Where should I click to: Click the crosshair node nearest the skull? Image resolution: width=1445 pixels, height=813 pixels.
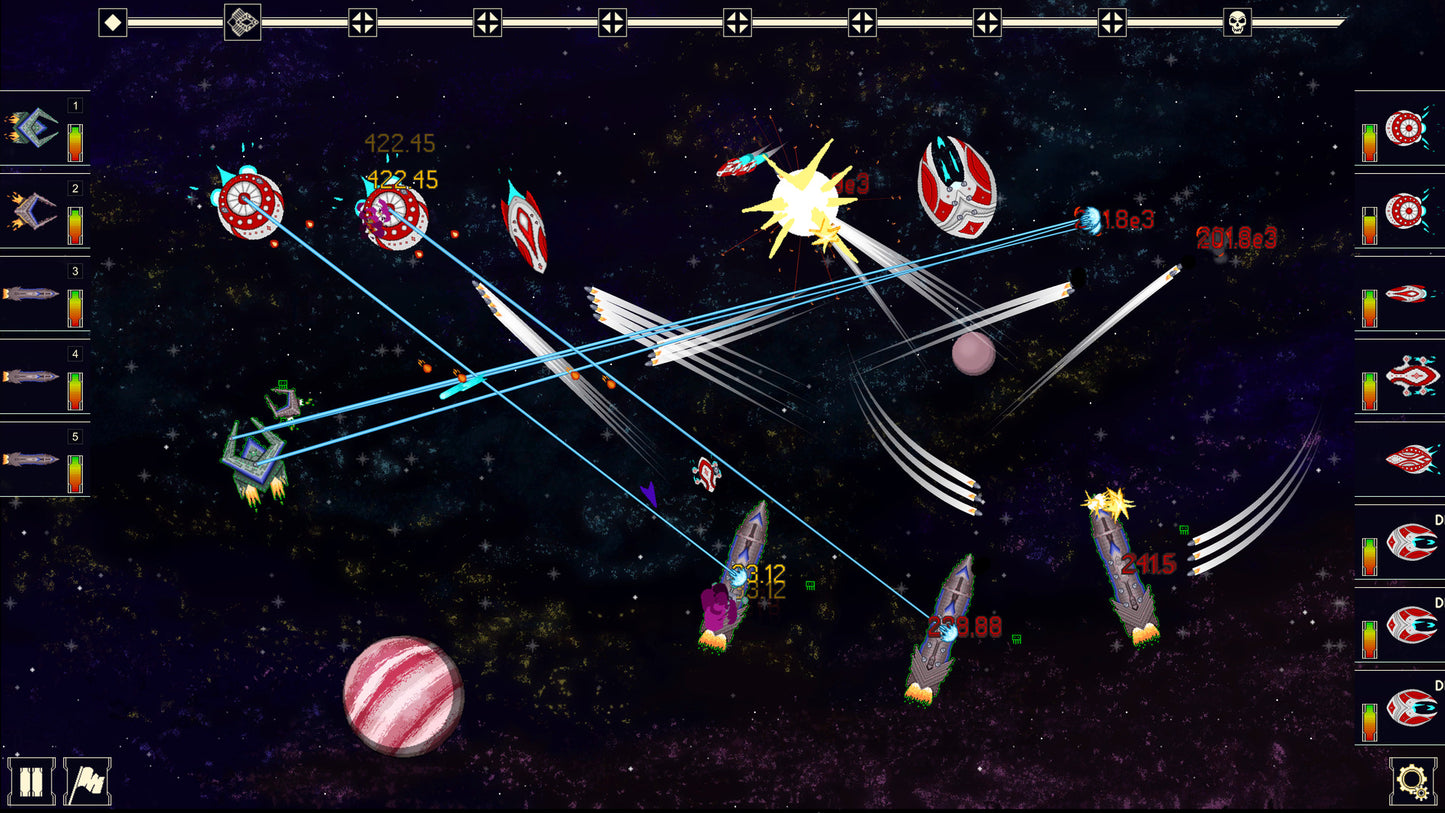[x=1113, y=21]
